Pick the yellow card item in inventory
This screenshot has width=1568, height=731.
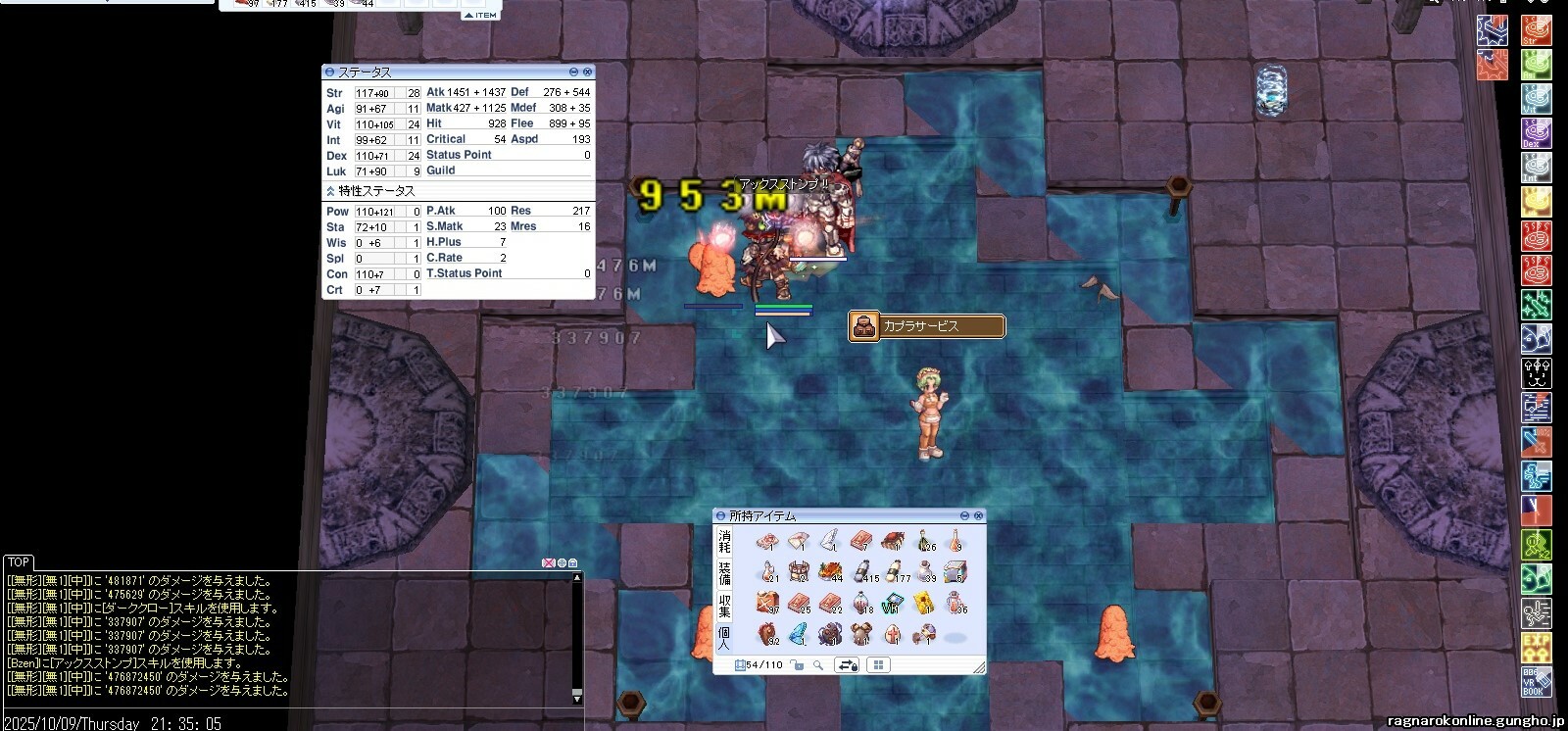[x=923, y=604]
